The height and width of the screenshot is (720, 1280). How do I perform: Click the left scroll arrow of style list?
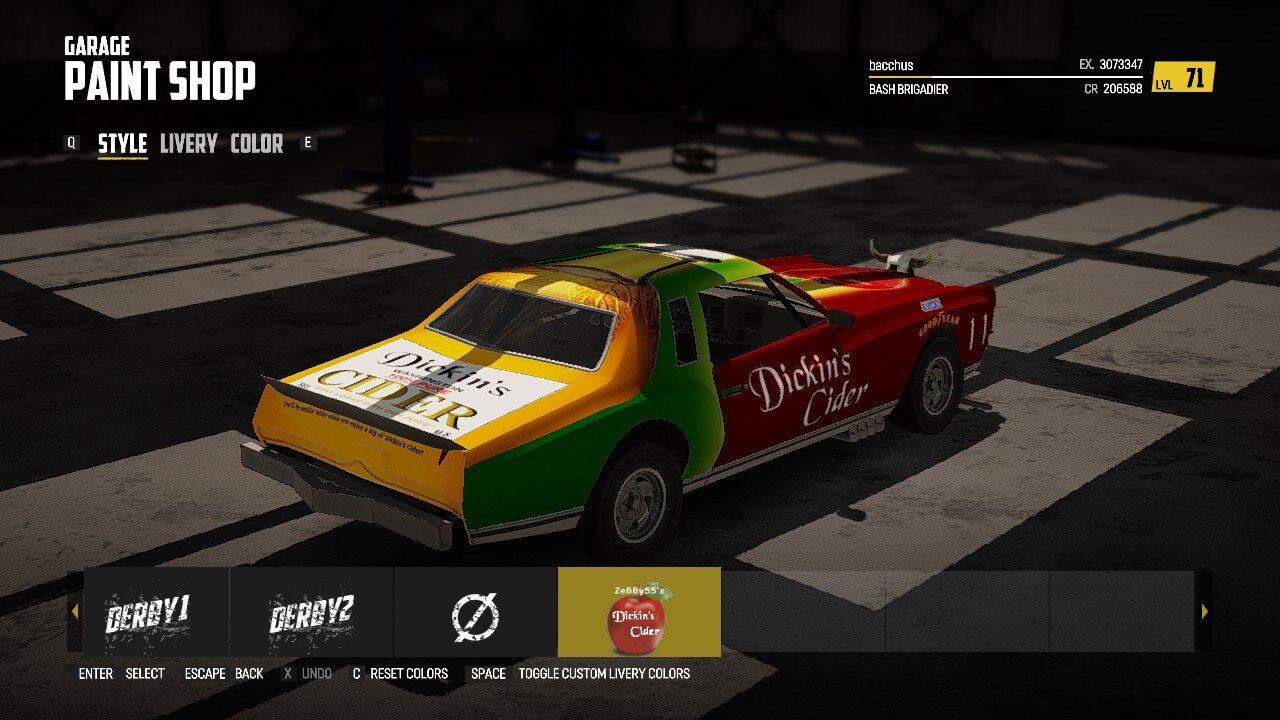74,611
